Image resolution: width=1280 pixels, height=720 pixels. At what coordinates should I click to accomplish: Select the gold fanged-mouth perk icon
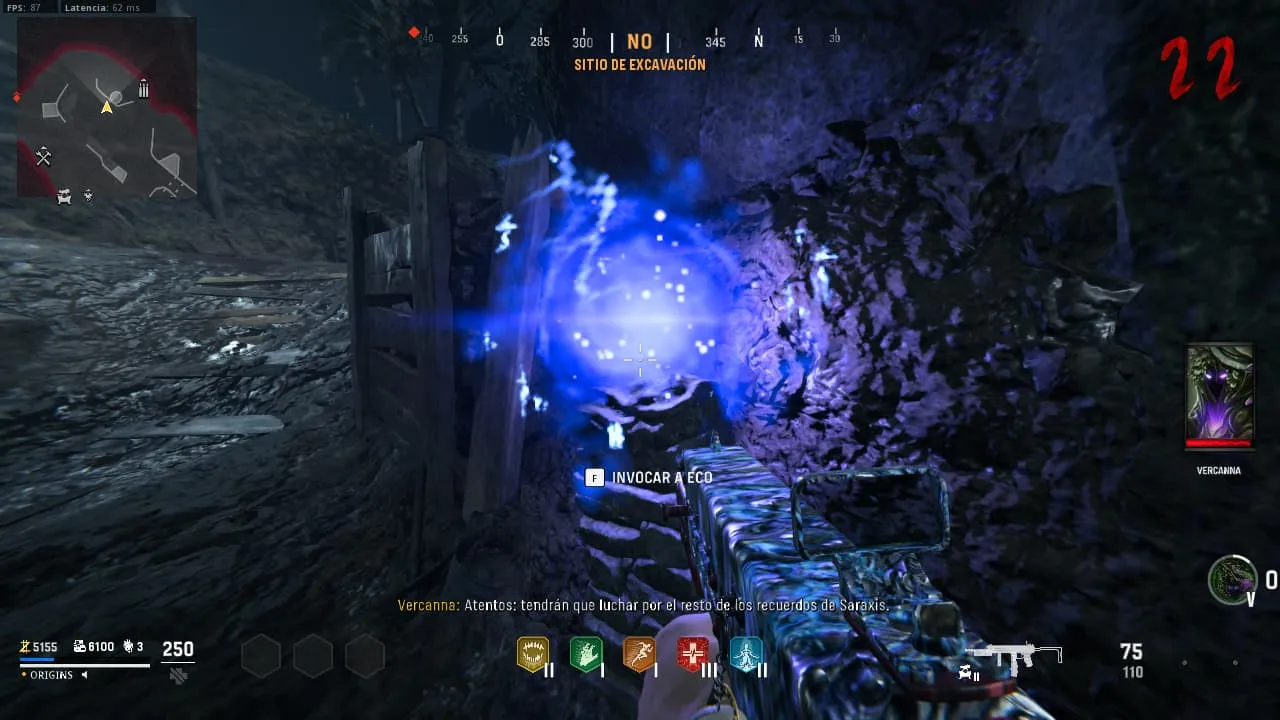point(533,654)
